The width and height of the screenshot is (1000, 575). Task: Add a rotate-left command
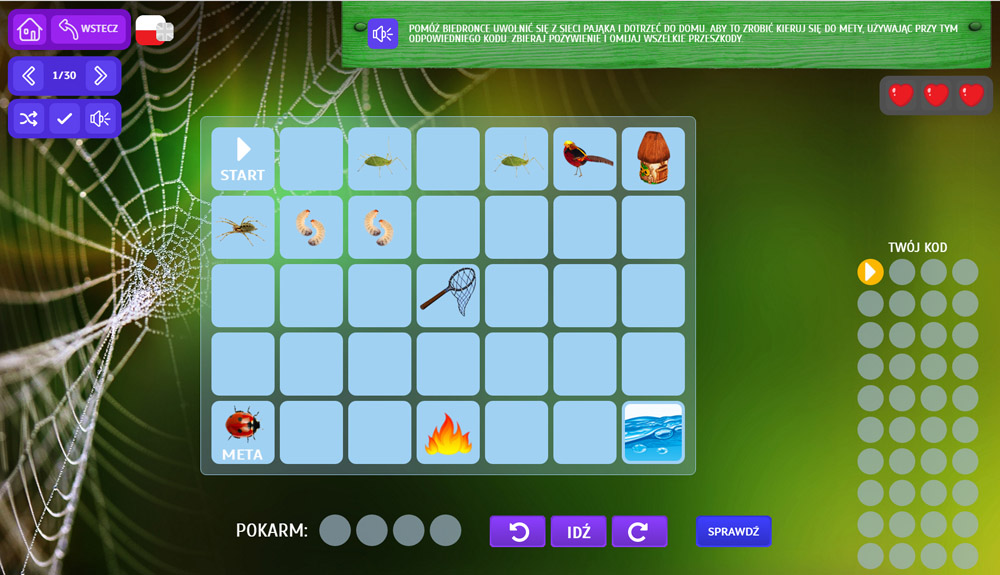pyautogui.click(x=517, y=532)
